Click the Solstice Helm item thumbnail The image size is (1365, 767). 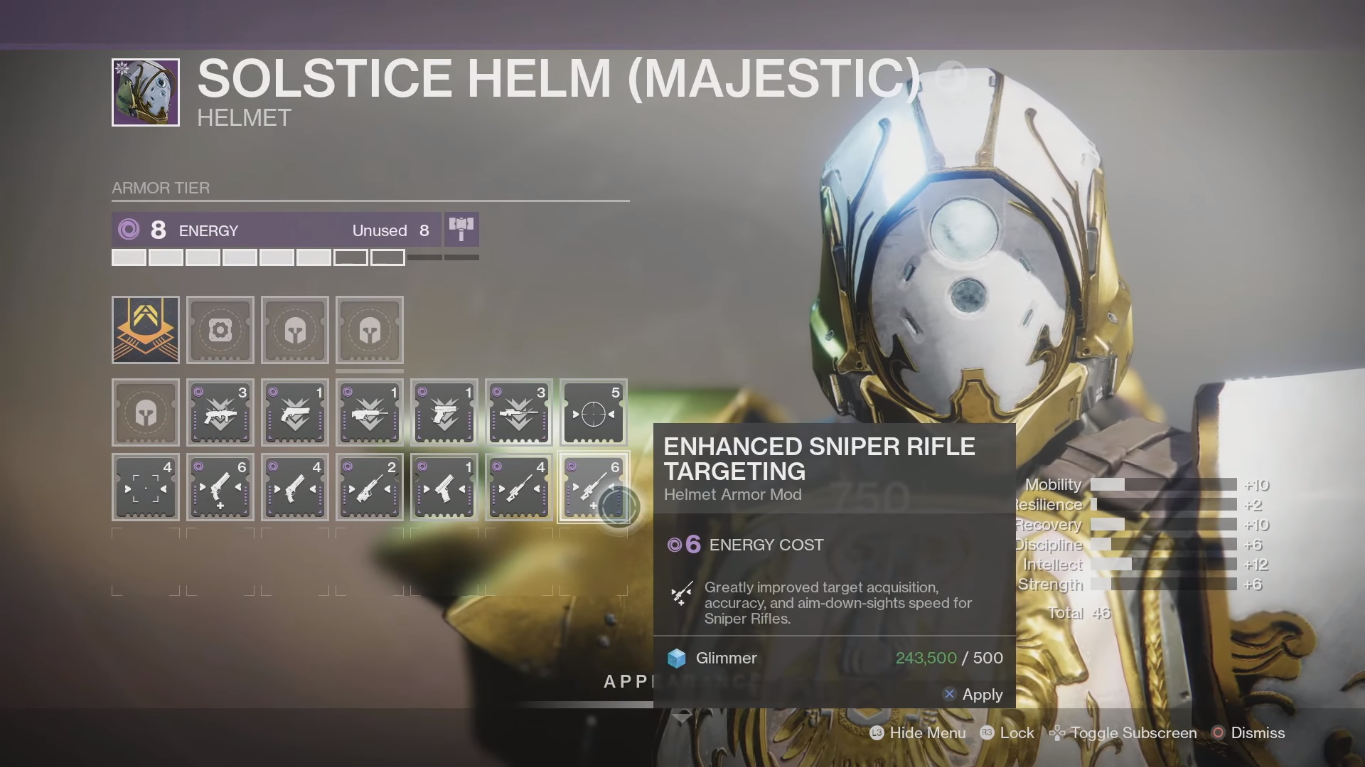[x=146, y=93]
